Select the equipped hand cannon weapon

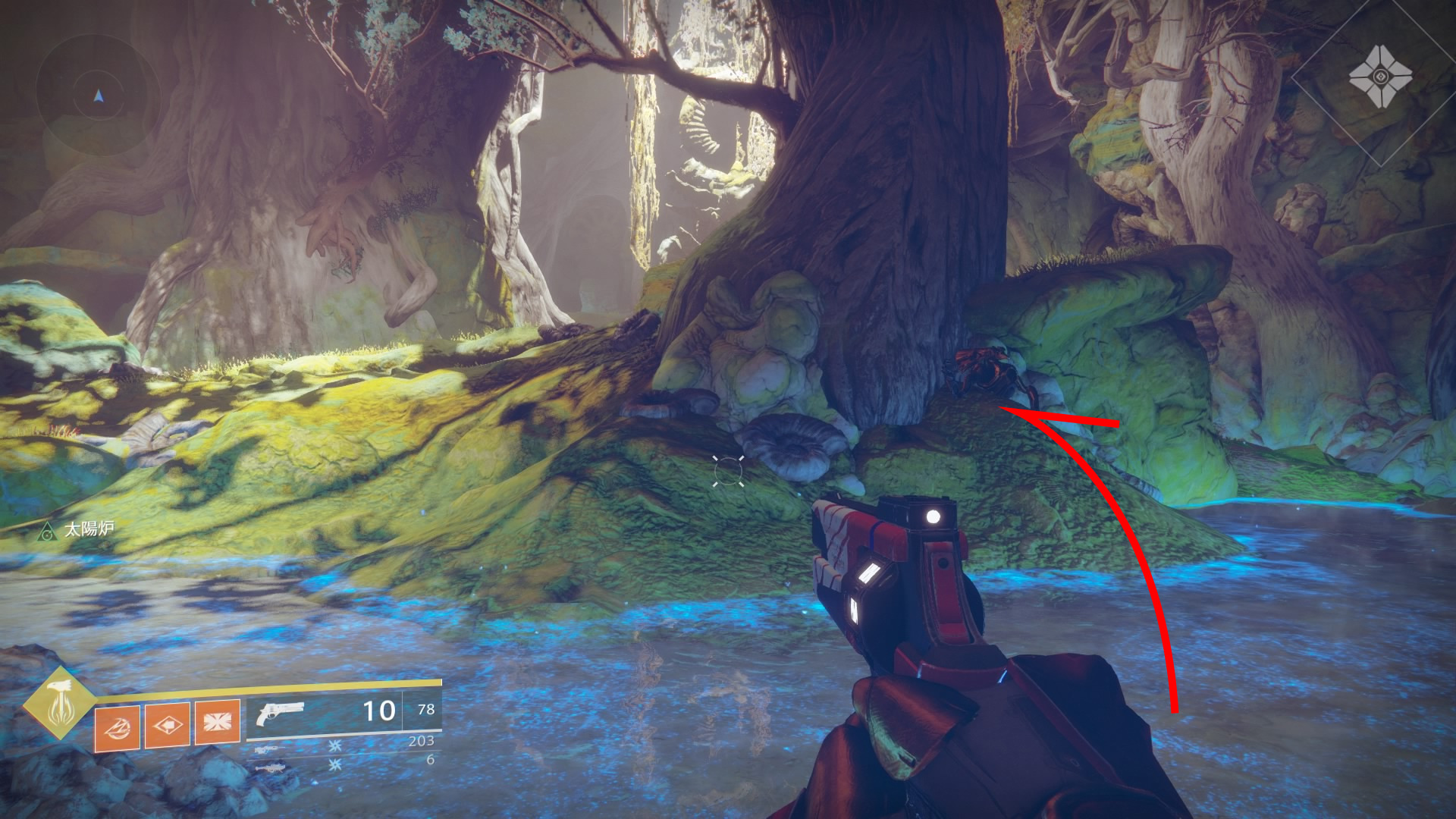pos(279,714)
